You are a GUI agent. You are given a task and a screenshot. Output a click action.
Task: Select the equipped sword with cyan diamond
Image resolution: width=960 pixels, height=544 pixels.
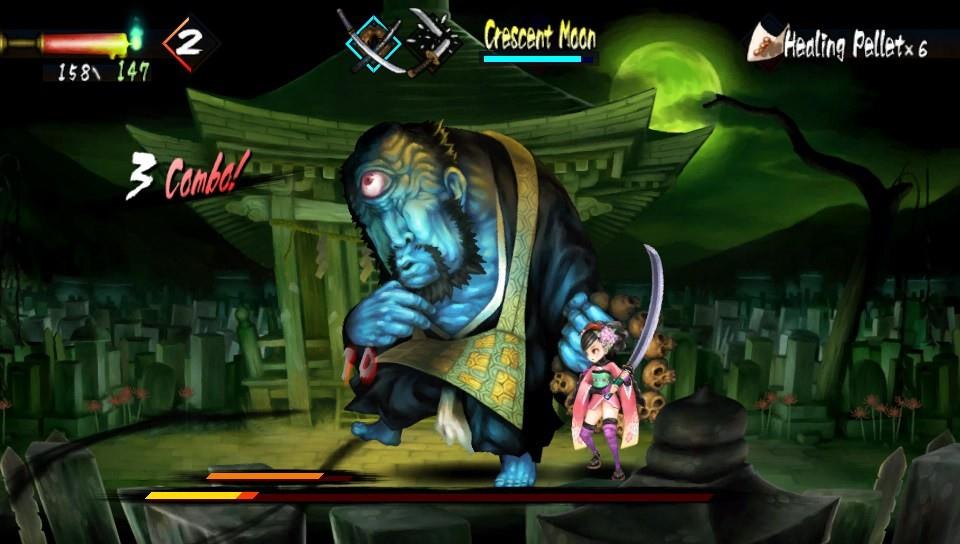click(x=373, y=42)
